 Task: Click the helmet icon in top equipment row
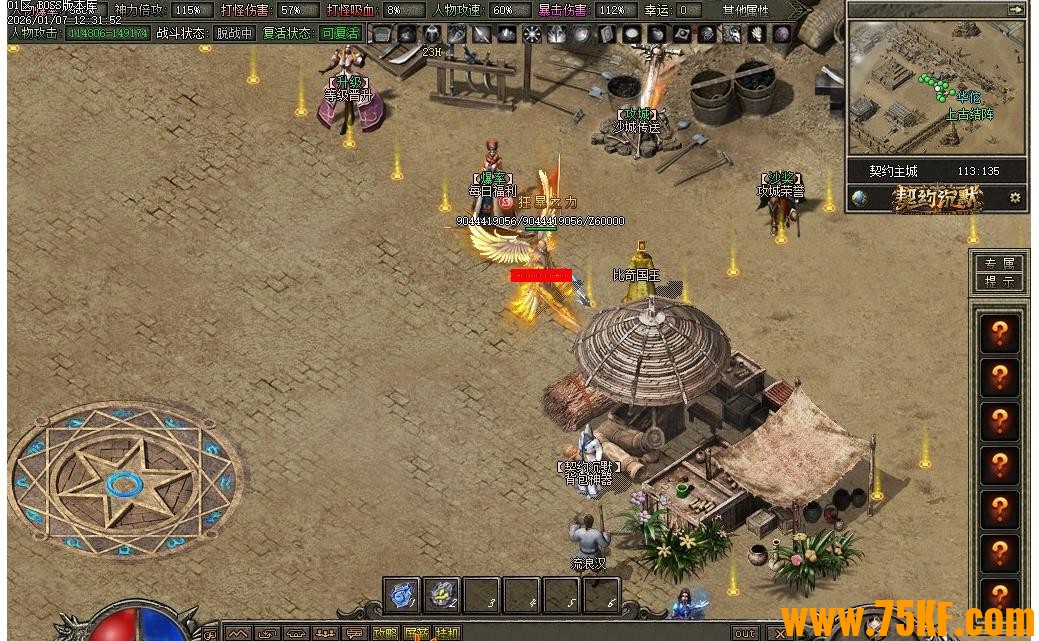click(432, 34)
